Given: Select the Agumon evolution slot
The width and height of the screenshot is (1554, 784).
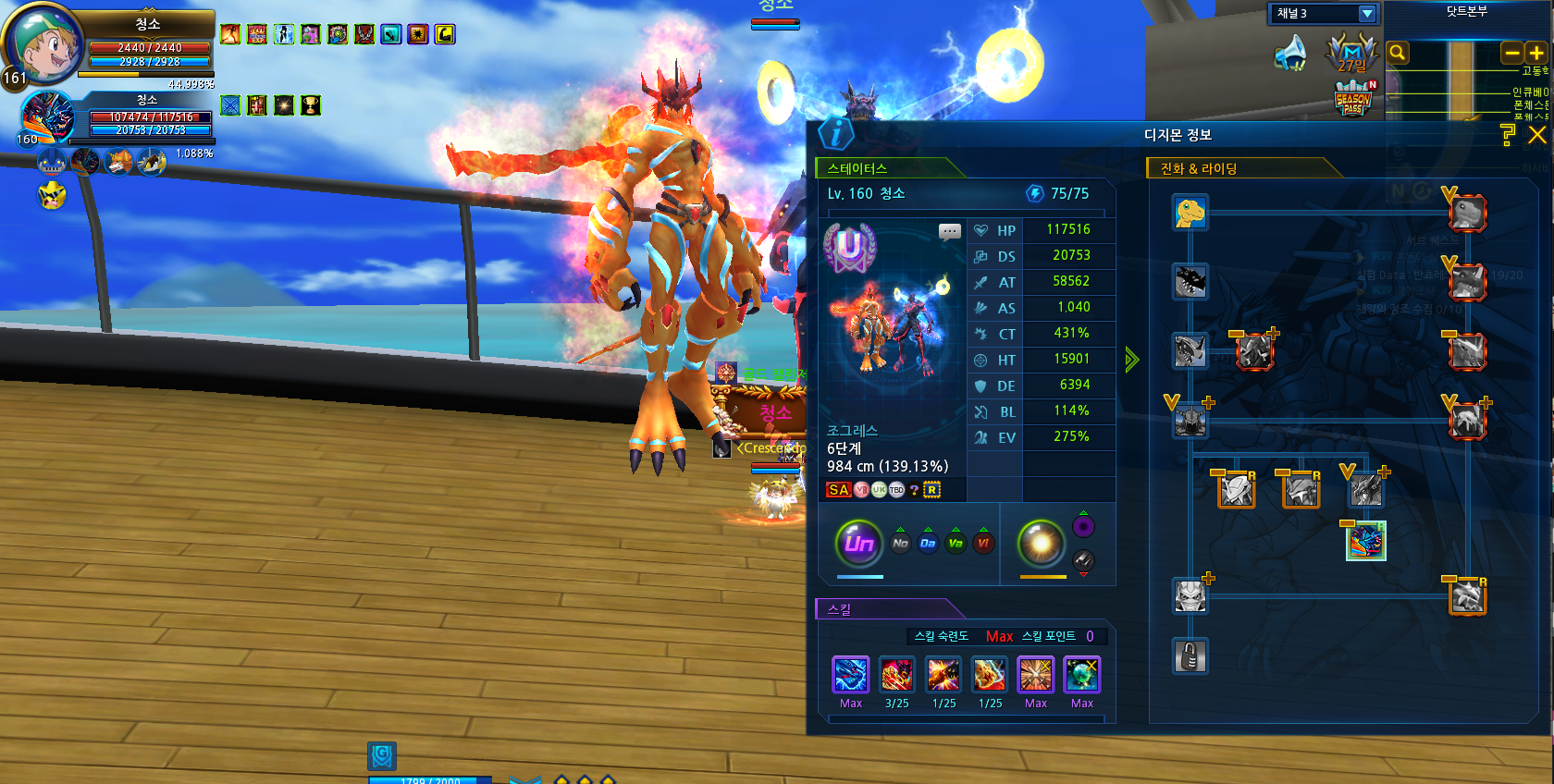Looking at the screenshot, I should 1190,213.
